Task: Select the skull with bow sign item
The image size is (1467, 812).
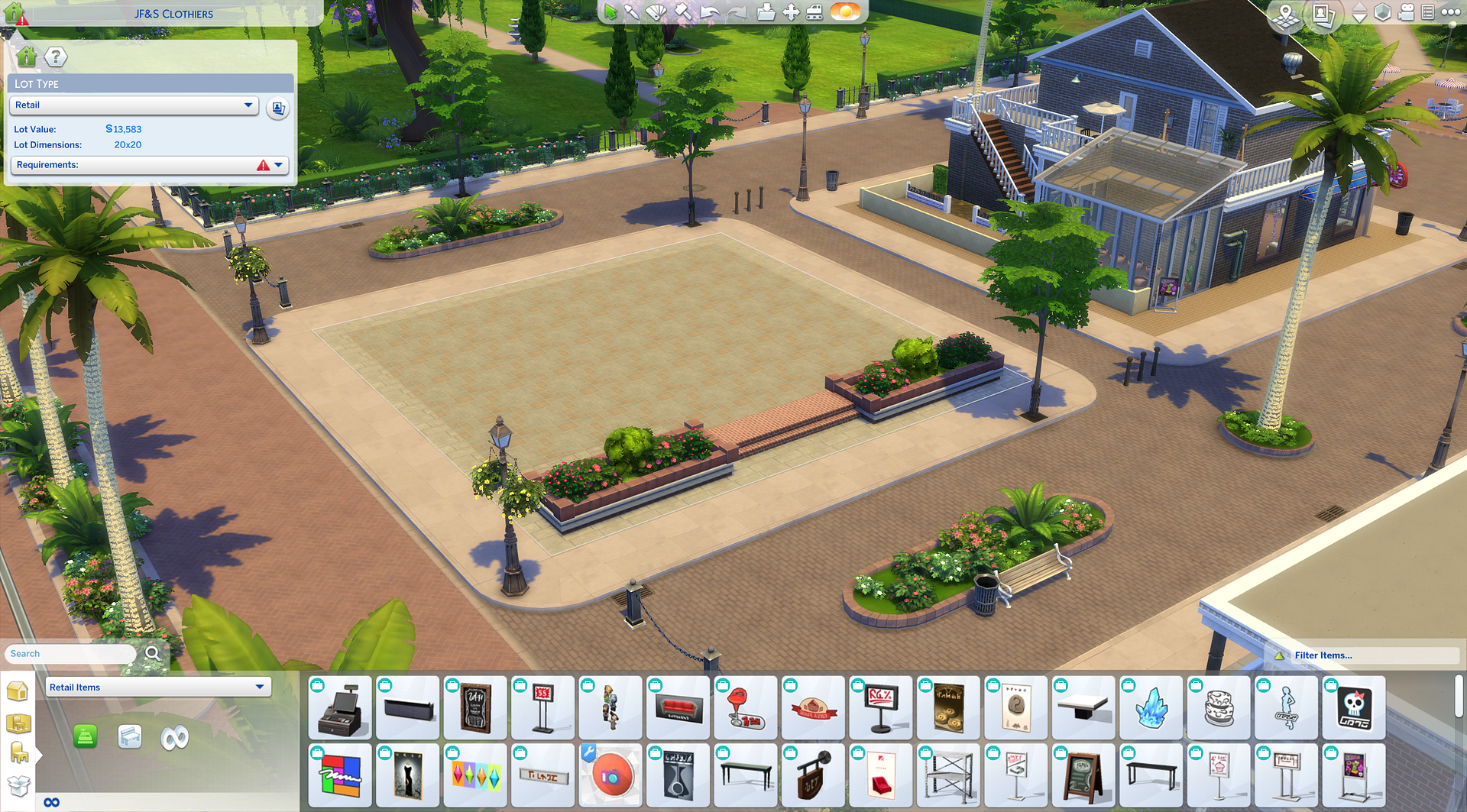Action: pos(1354,708)
